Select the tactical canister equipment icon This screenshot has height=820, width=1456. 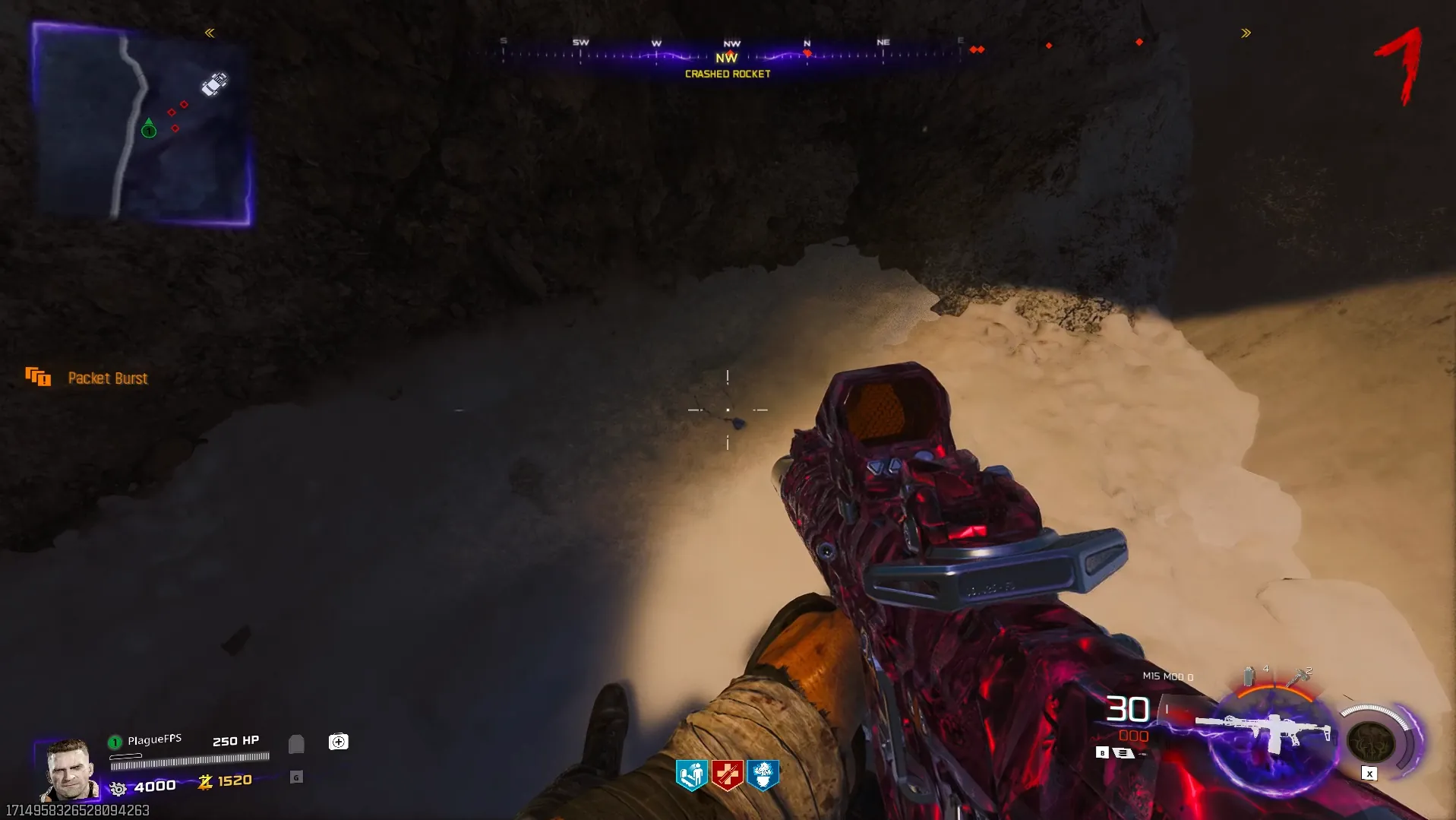[1249, 676]
